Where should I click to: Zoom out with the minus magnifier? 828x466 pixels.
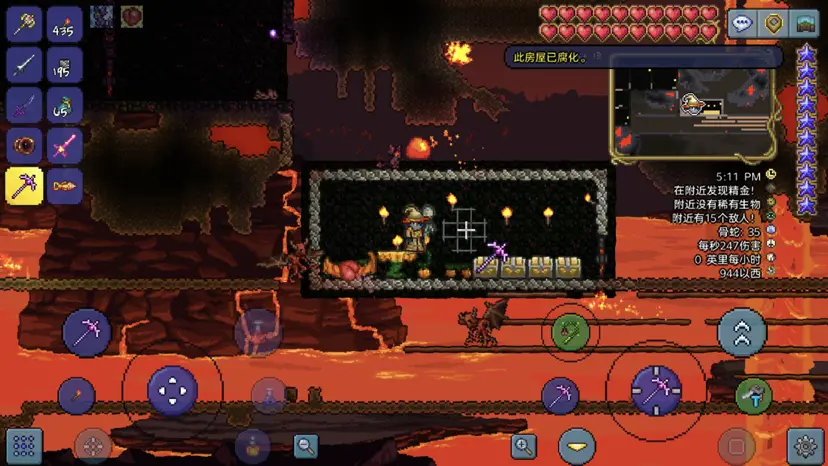(306, 446)
